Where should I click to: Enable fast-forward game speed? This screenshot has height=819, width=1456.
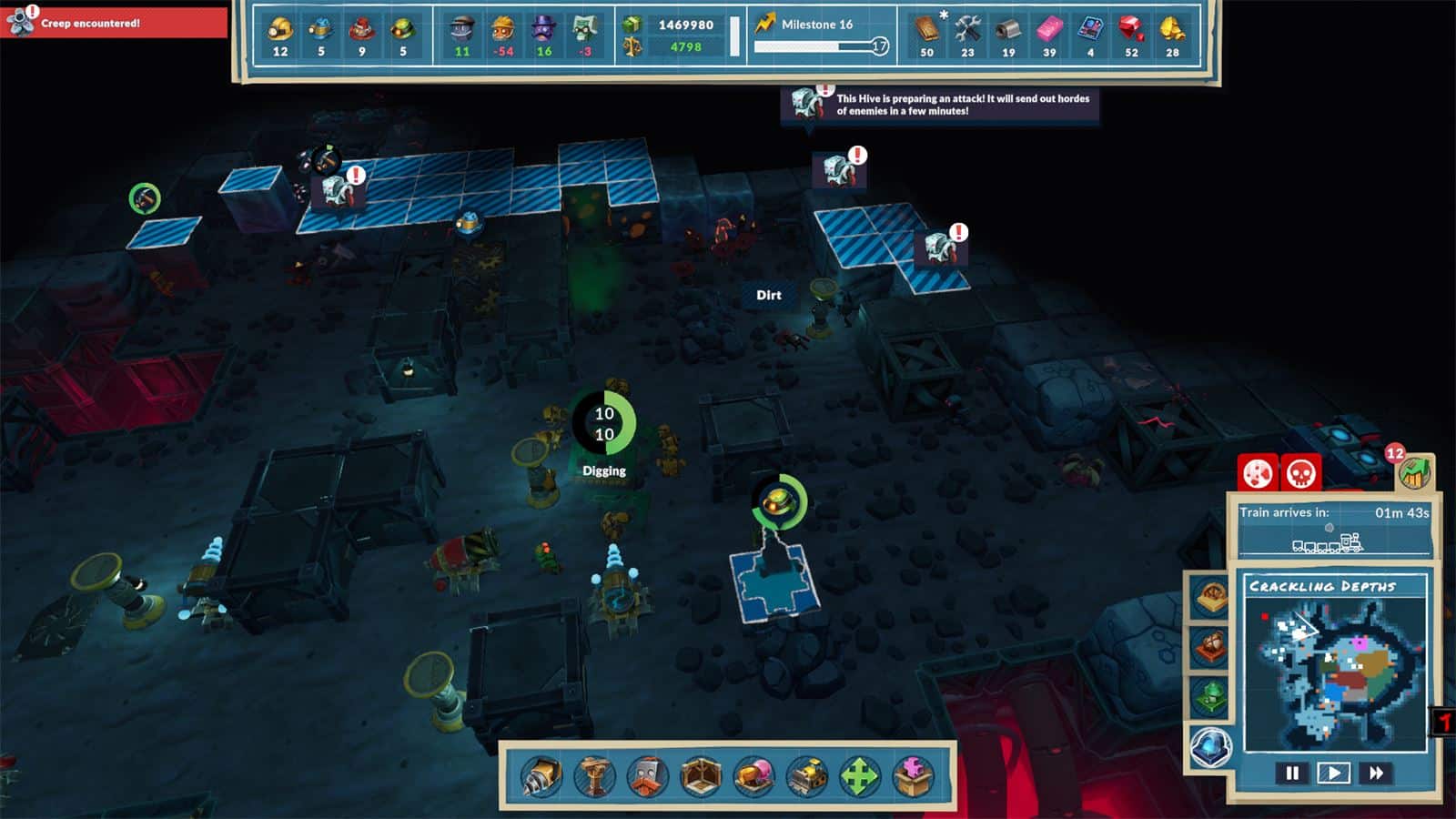point(1375,773)
